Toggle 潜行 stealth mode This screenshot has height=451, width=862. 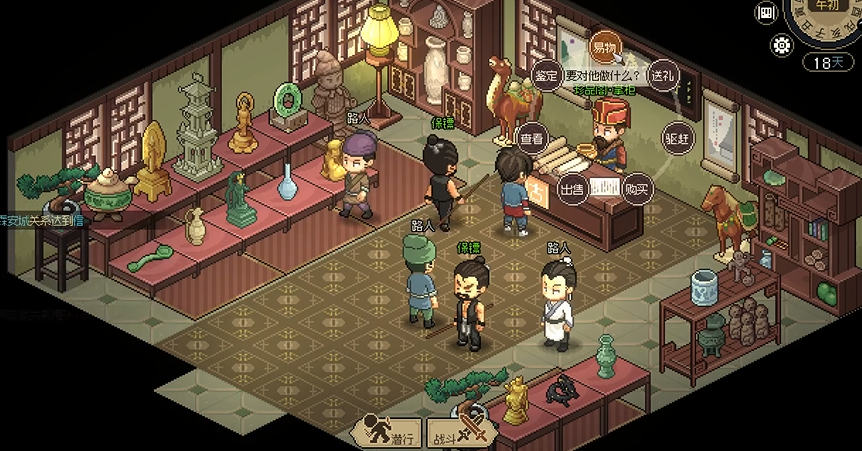(388, 433)
